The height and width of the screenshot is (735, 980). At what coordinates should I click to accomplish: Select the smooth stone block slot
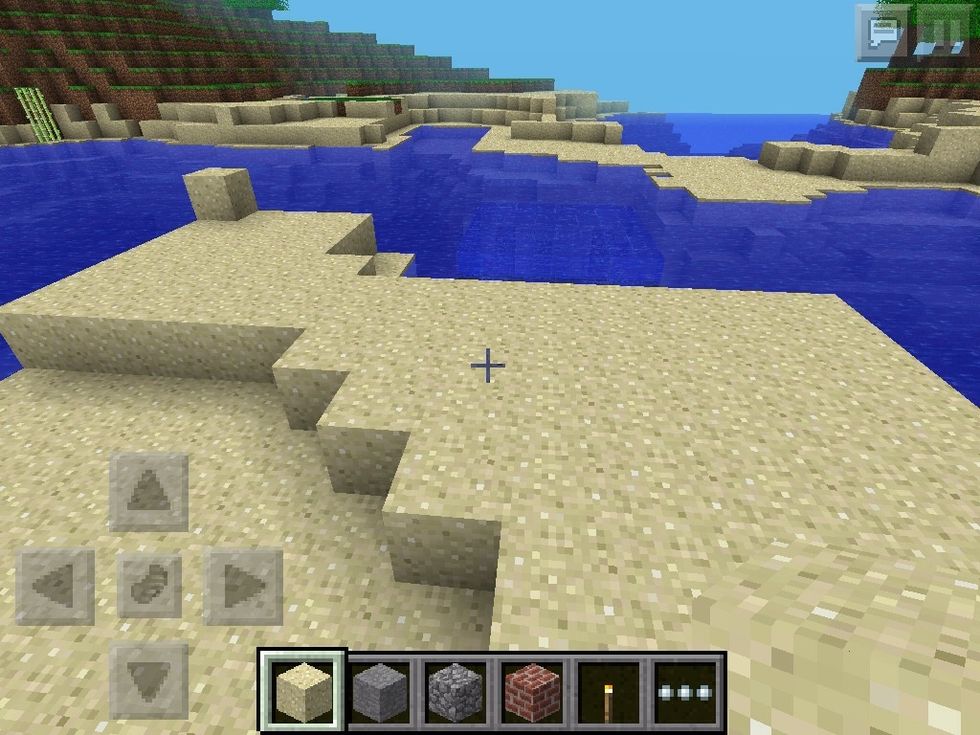coord(379,689)
